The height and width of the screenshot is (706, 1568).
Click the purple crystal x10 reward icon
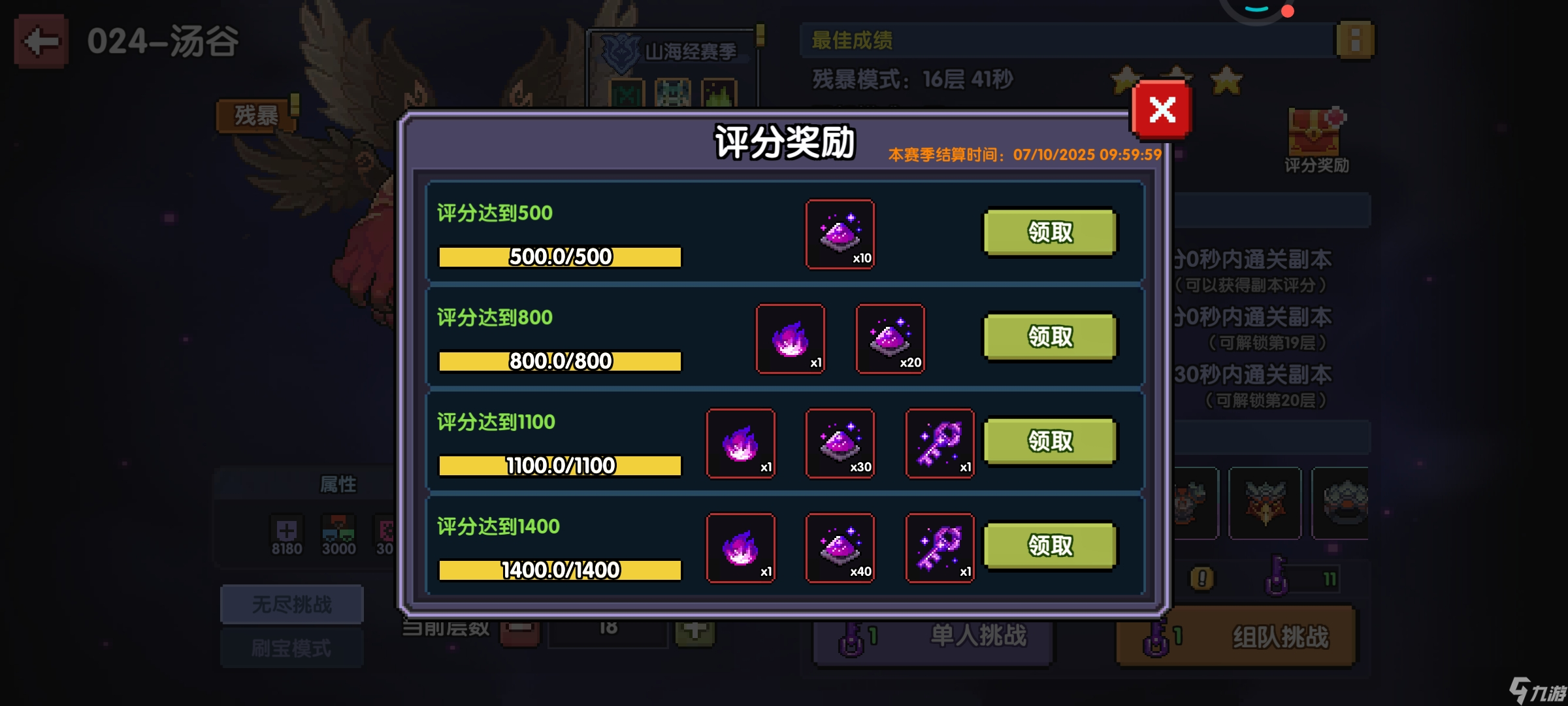tap(840, 234)
